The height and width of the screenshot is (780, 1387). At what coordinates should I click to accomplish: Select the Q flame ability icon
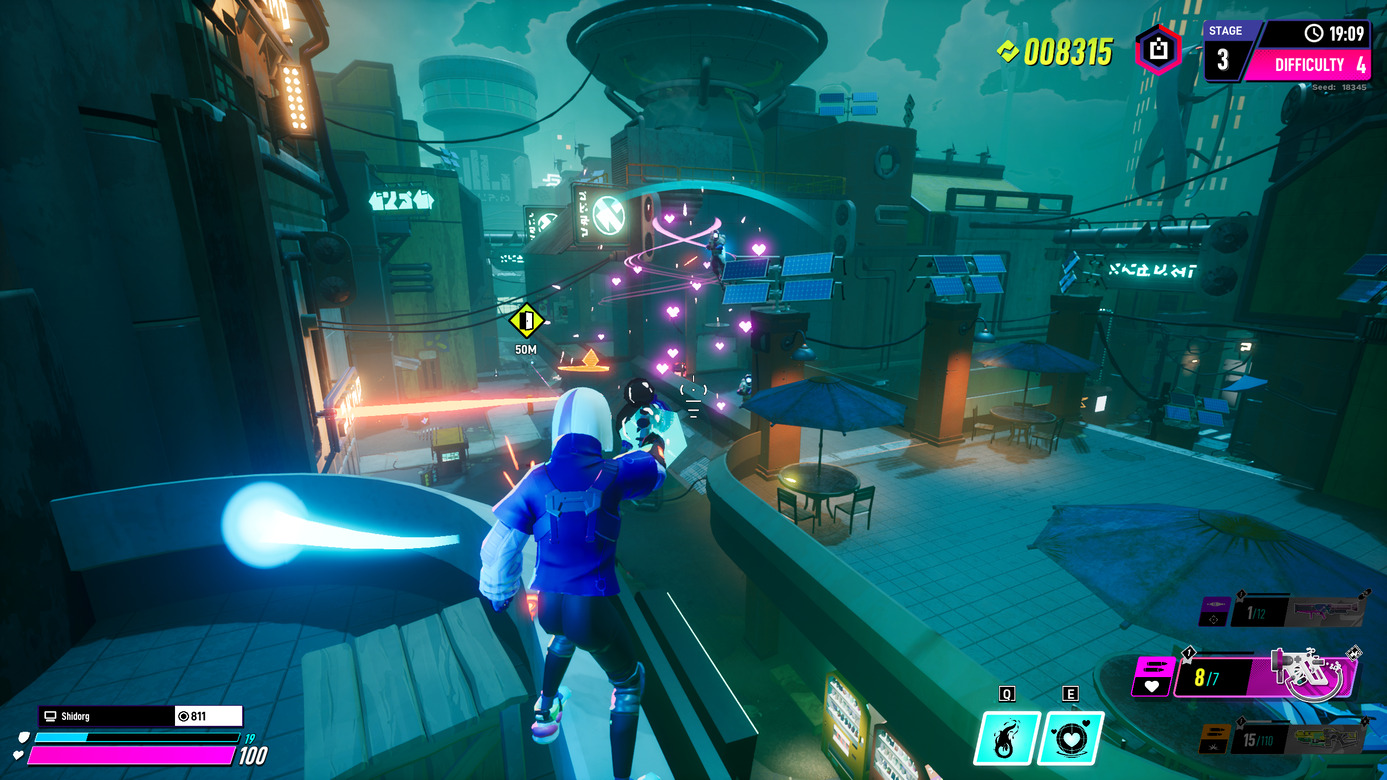pos(1007,740)
